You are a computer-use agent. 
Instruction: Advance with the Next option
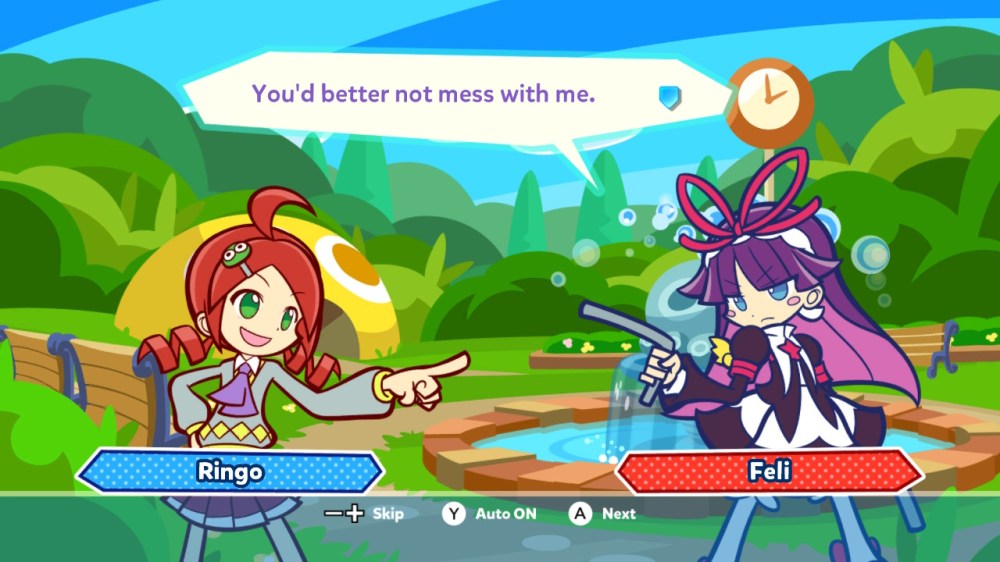point(604,514)
